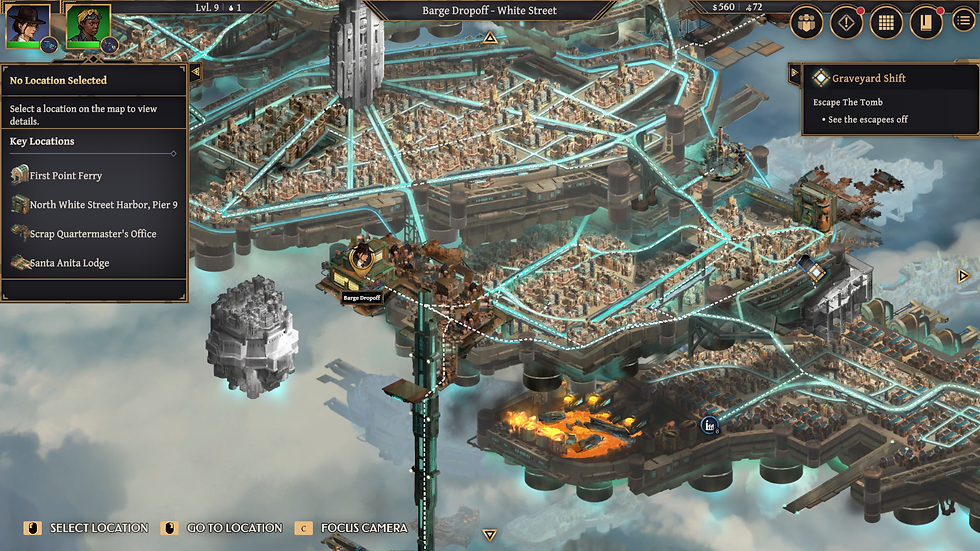Pan the map up with top arrow
Viewport: 980px width, 551px height.
pos(490,38)
